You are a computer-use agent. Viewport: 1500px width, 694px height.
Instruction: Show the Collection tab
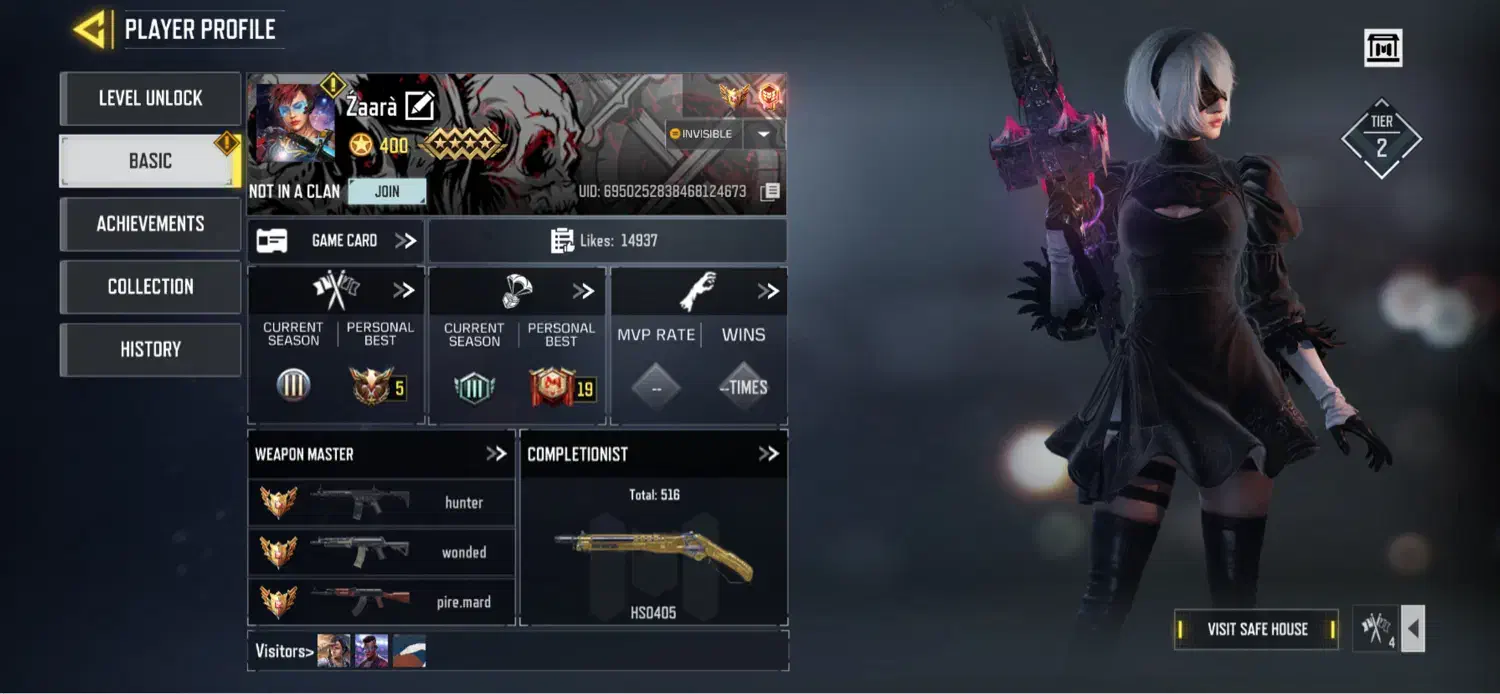click(x=150, y=287)
